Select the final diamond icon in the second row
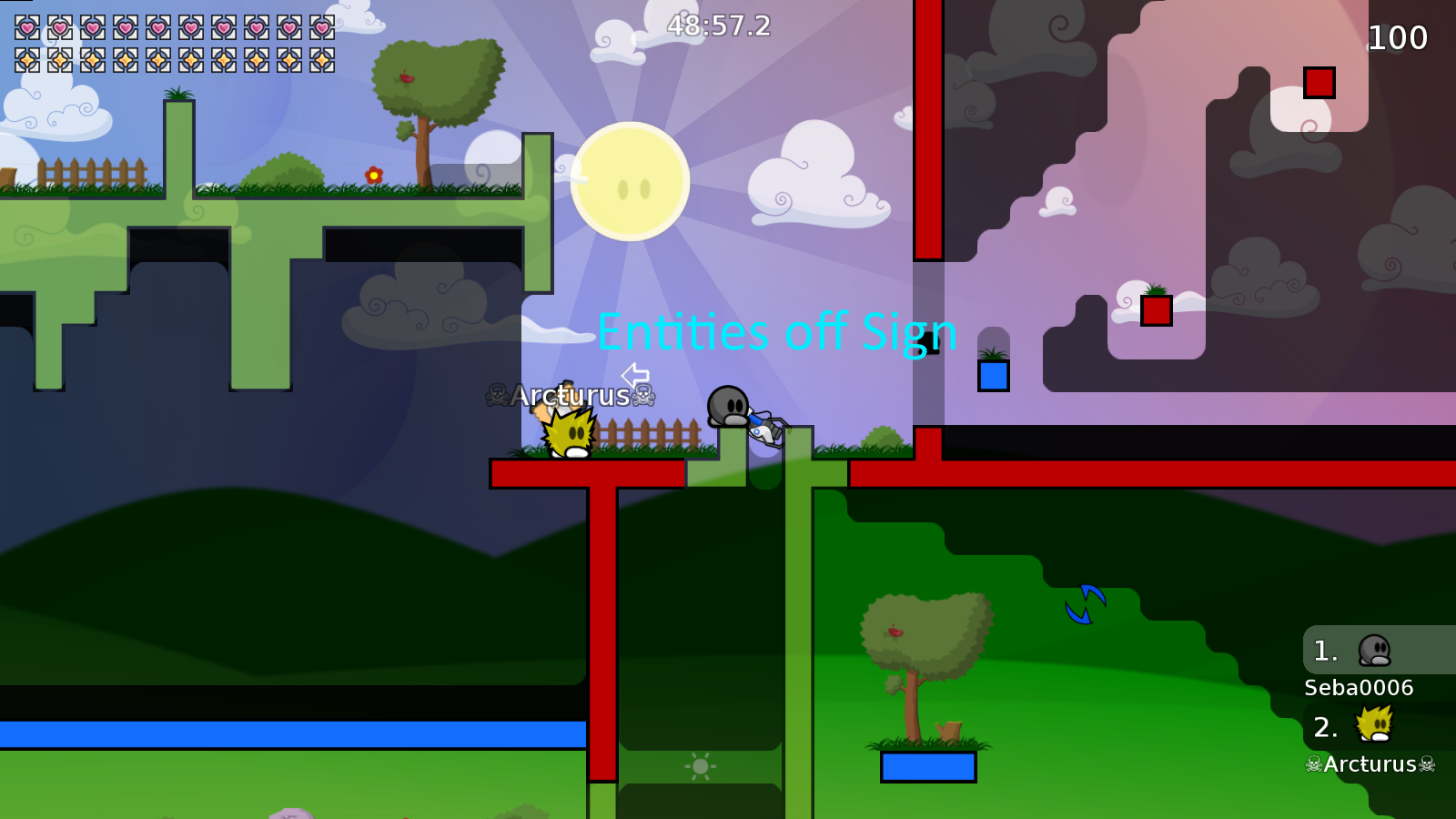The width and height of the screenshot is (1456, 819). click(x=323, y=60)
